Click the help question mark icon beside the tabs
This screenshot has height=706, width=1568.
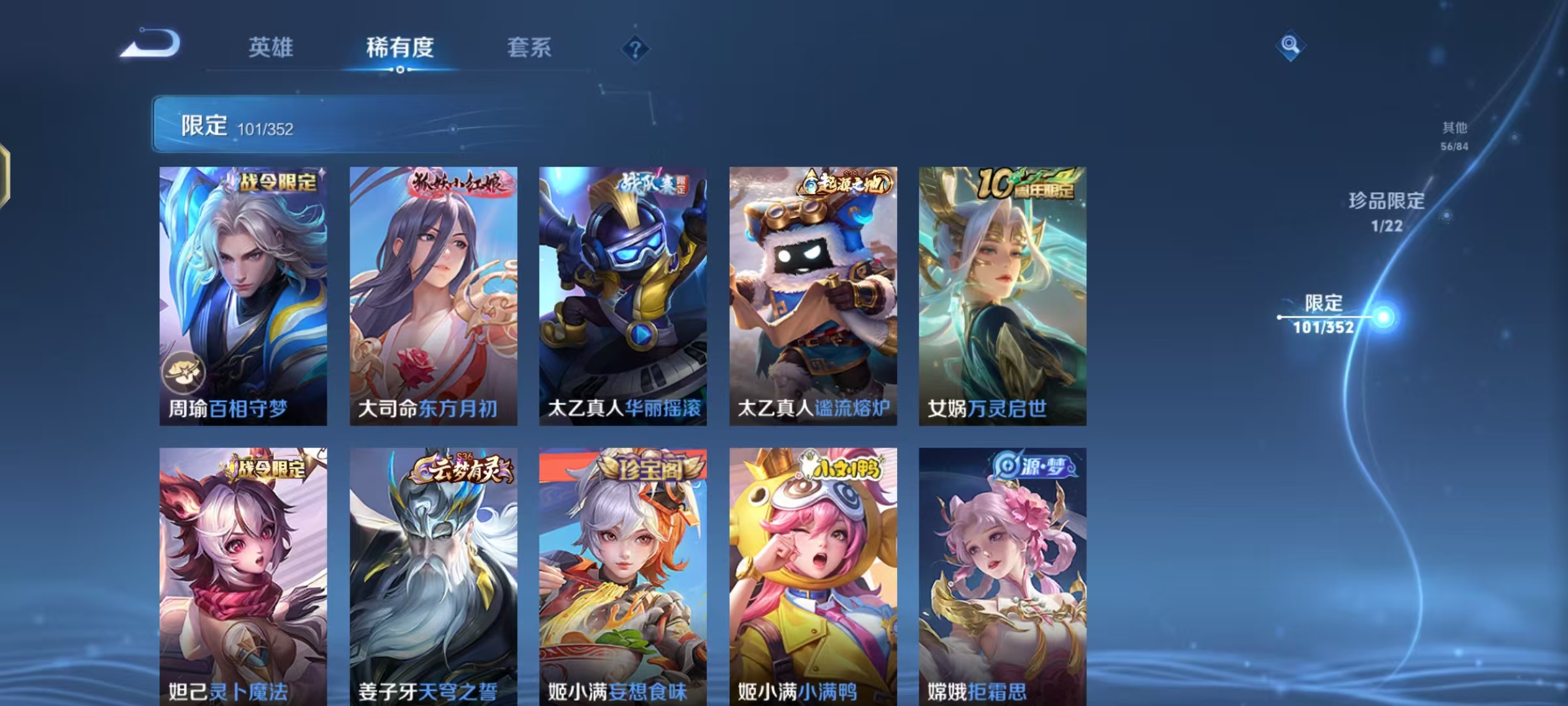[636, 48]
